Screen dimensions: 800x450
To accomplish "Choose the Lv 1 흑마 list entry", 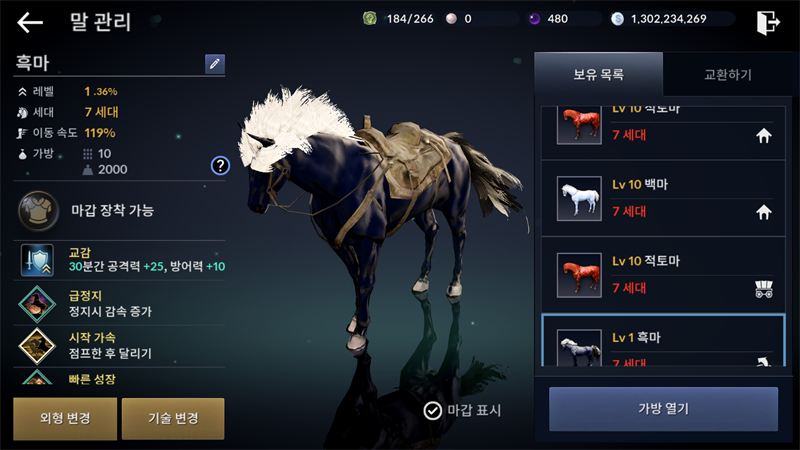I will [x=662, y=343].
